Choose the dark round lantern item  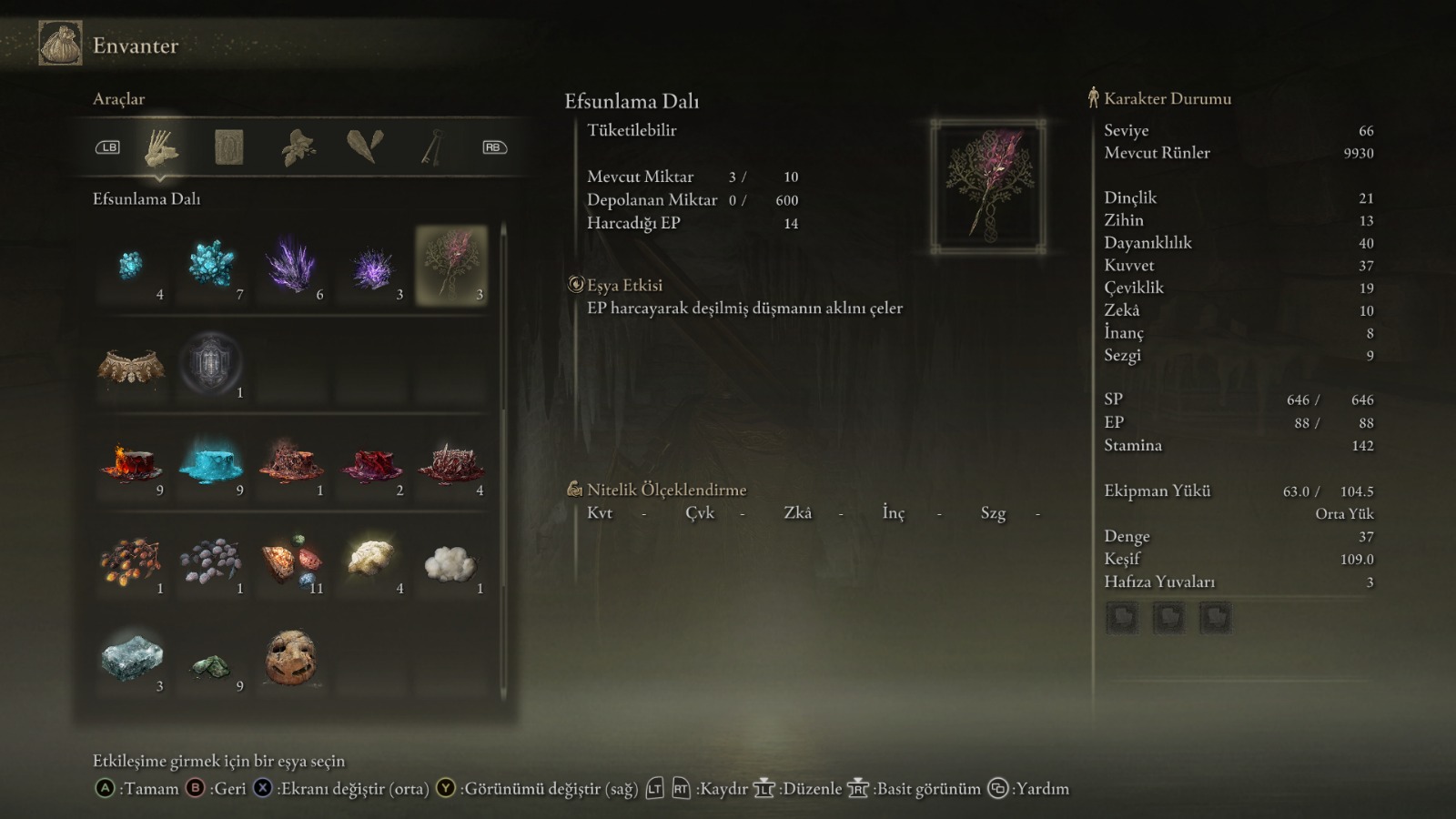coord(211,364)
